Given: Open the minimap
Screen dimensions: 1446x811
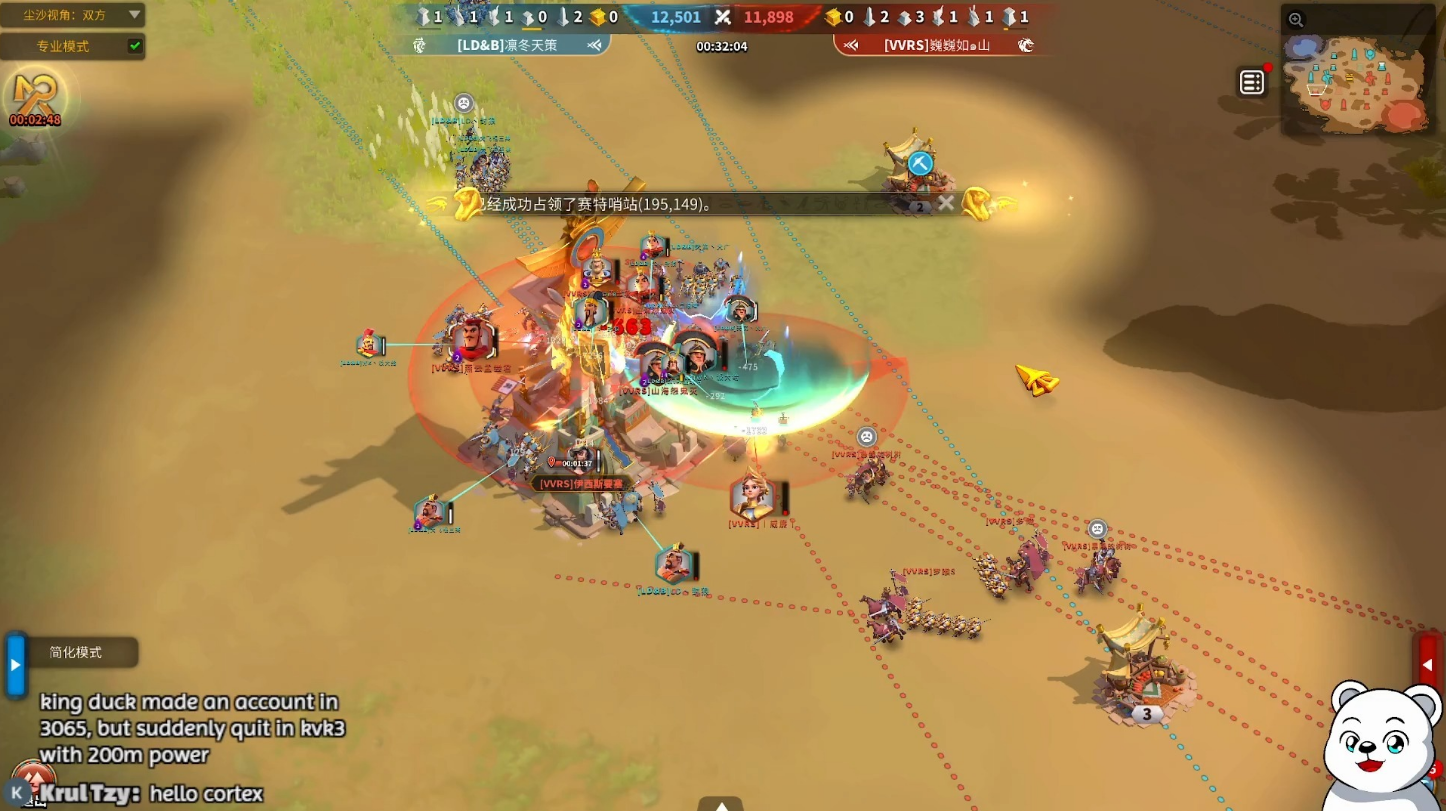Looking at the screenshot, I should click(1360, 82).
